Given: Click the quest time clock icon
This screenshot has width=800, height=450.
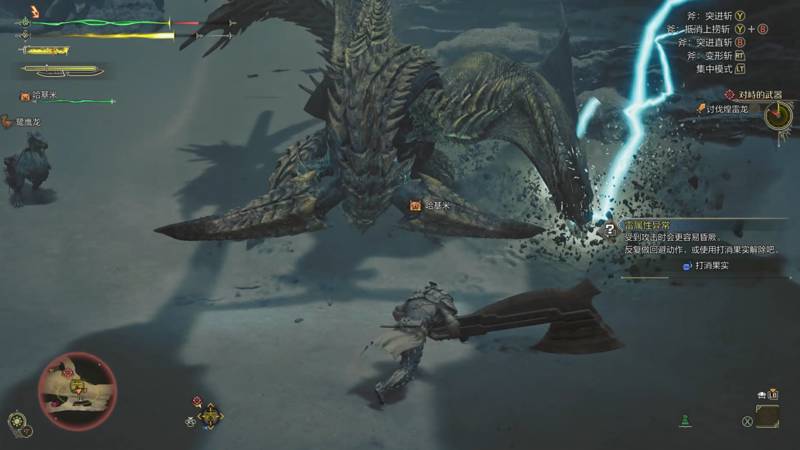Looking at the screenshot, I should (776, 116).
